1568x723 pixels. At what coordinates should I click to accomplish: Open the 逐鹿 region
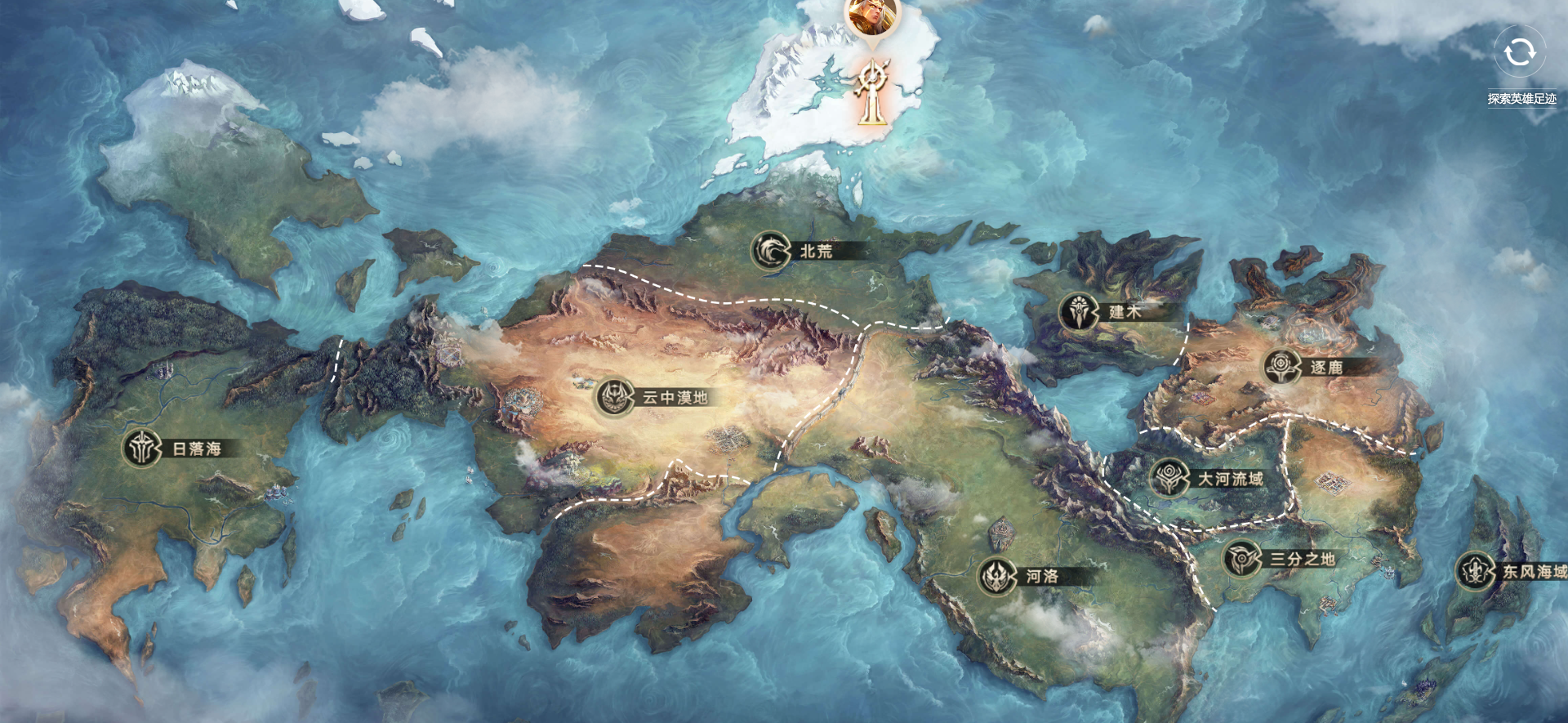(x=1283, y=368)
